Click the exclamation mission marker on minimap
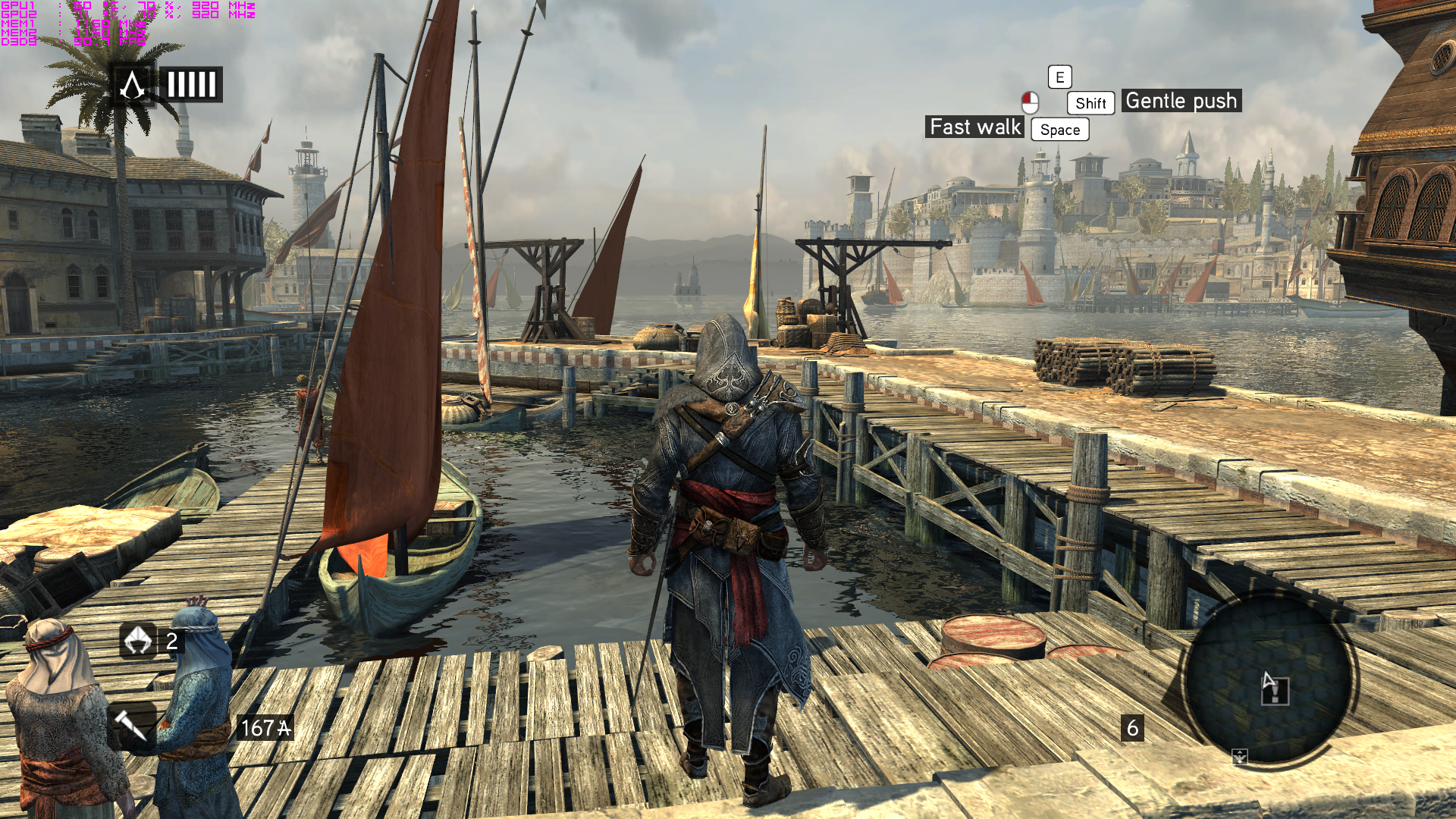This screenshot has height=819, width=1456. click(x=1276, y=692)
